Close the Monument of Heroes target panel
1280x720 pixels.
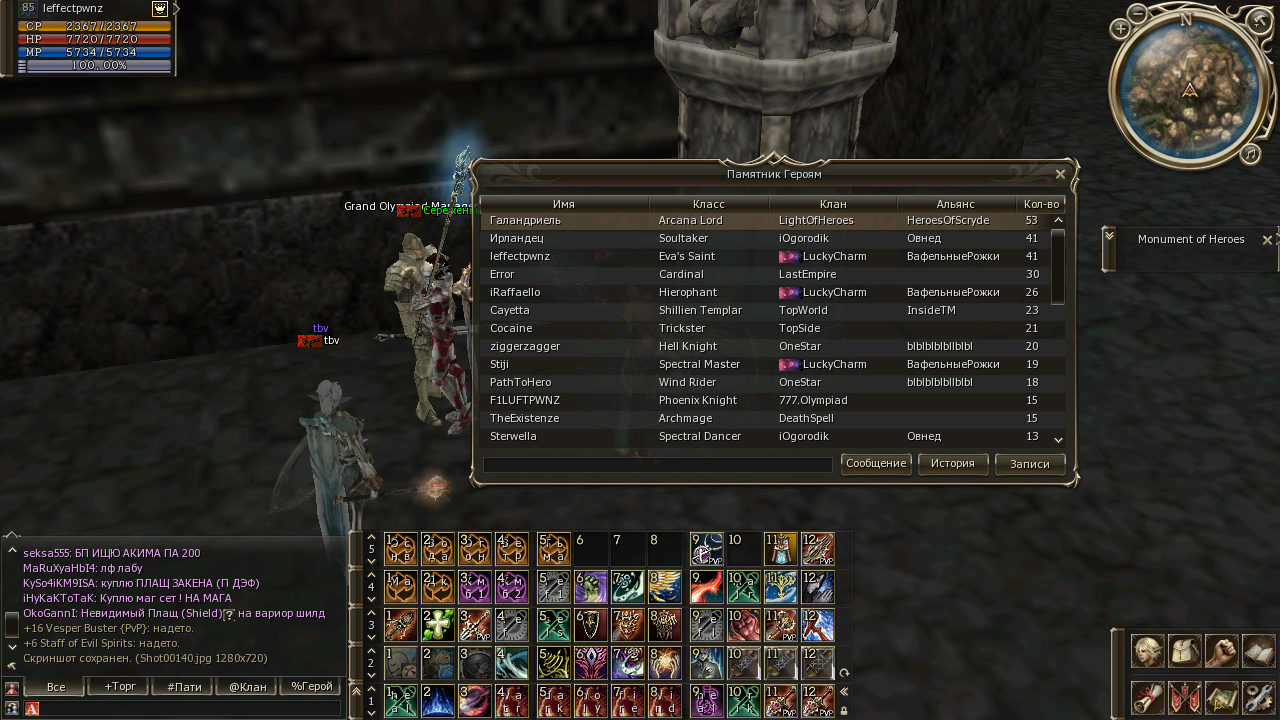(x=1267, y=240)
